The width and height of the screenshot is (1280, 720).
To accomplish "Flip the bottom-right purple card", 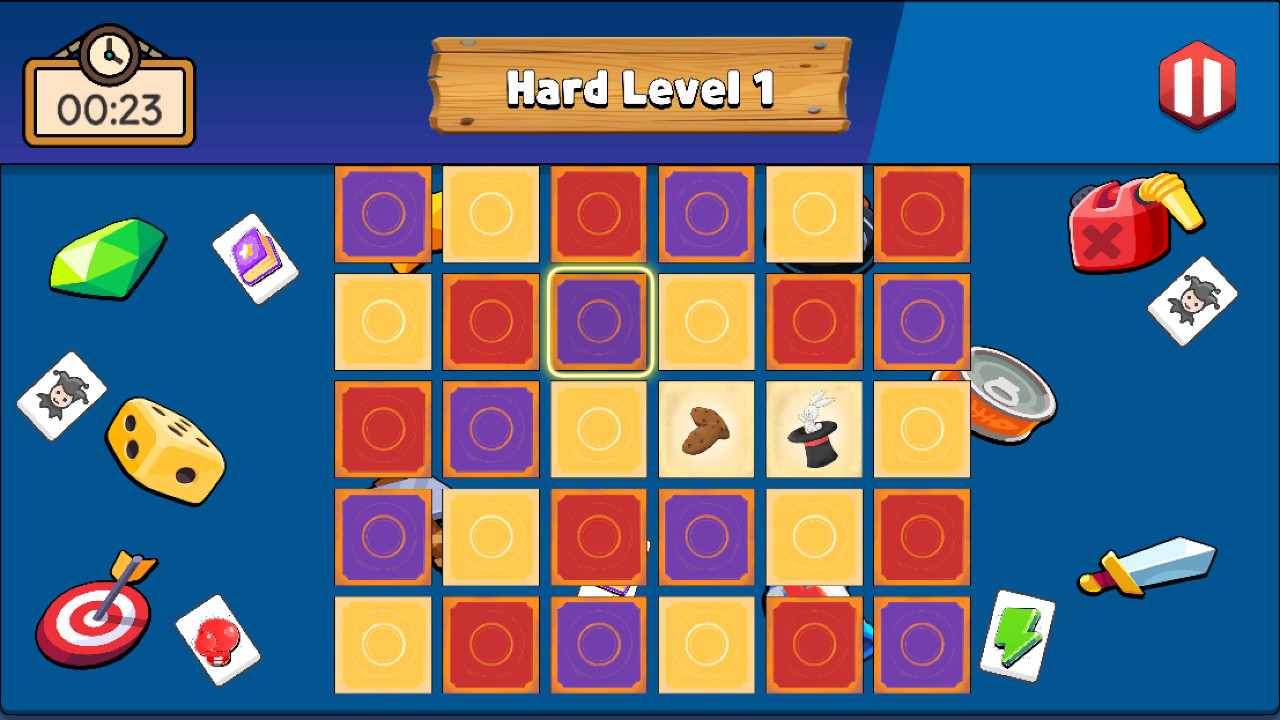I will coord(921,644).
